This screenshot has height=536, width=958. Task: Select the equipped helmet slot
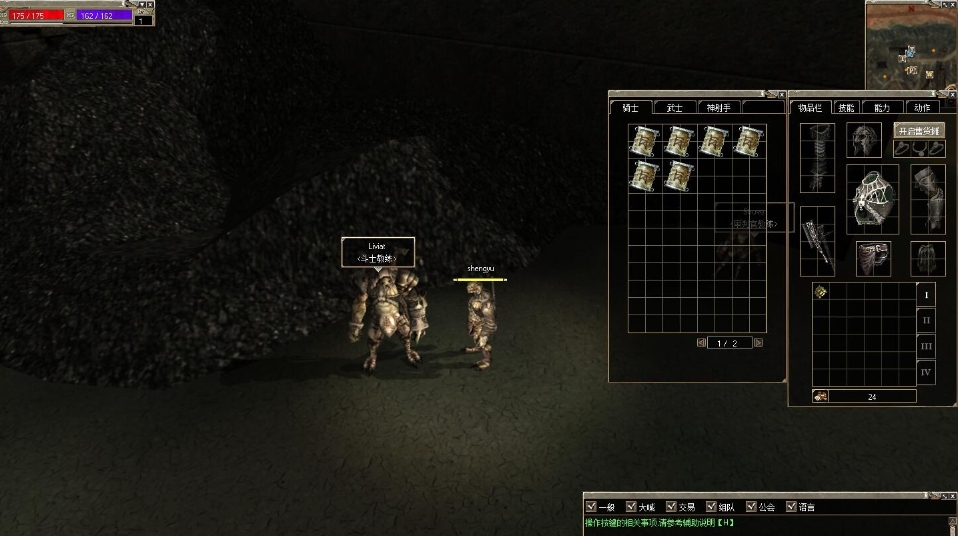click(864, 140)
